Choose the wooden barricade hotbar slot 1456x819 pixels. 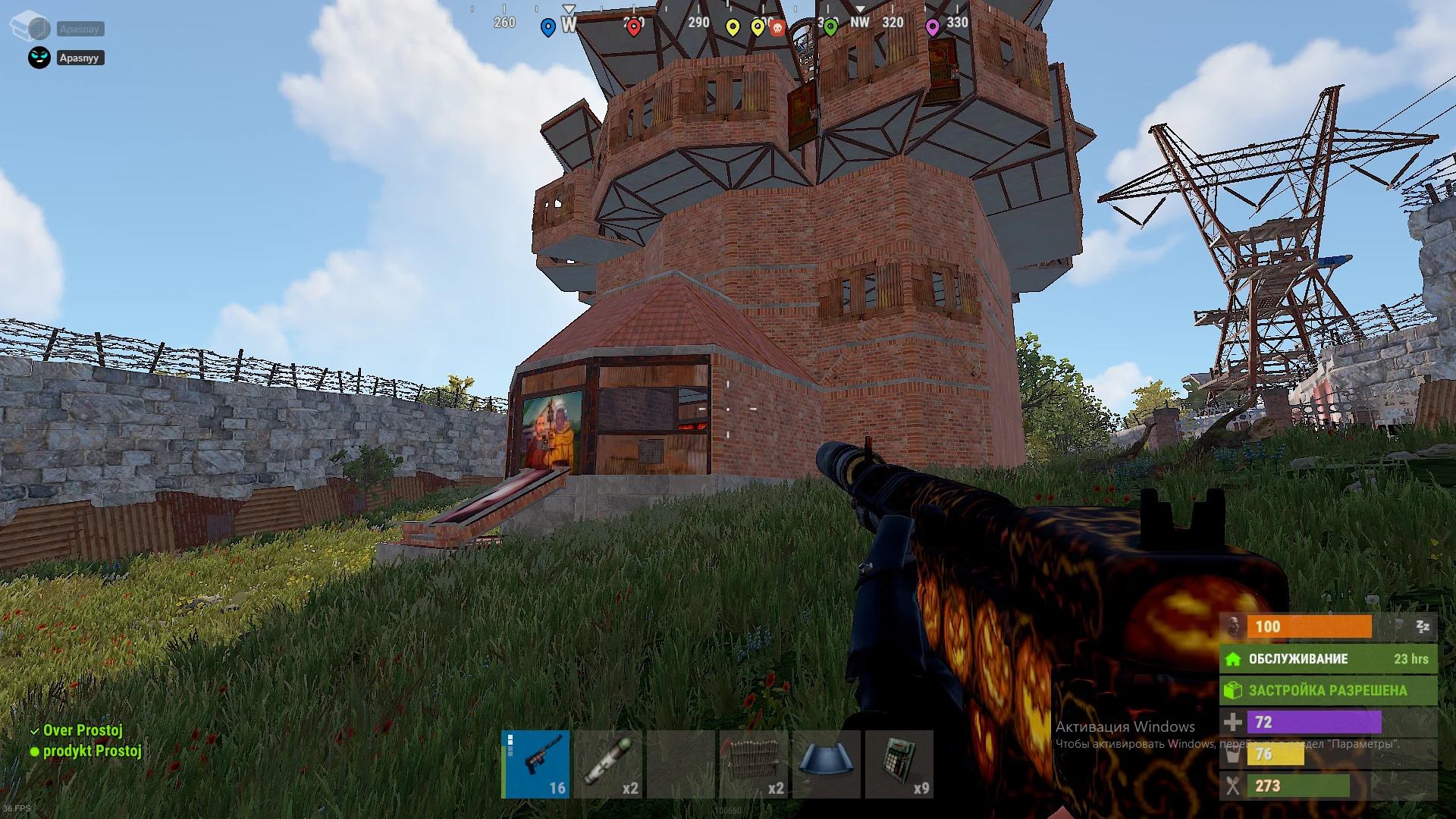click(754, 764)
